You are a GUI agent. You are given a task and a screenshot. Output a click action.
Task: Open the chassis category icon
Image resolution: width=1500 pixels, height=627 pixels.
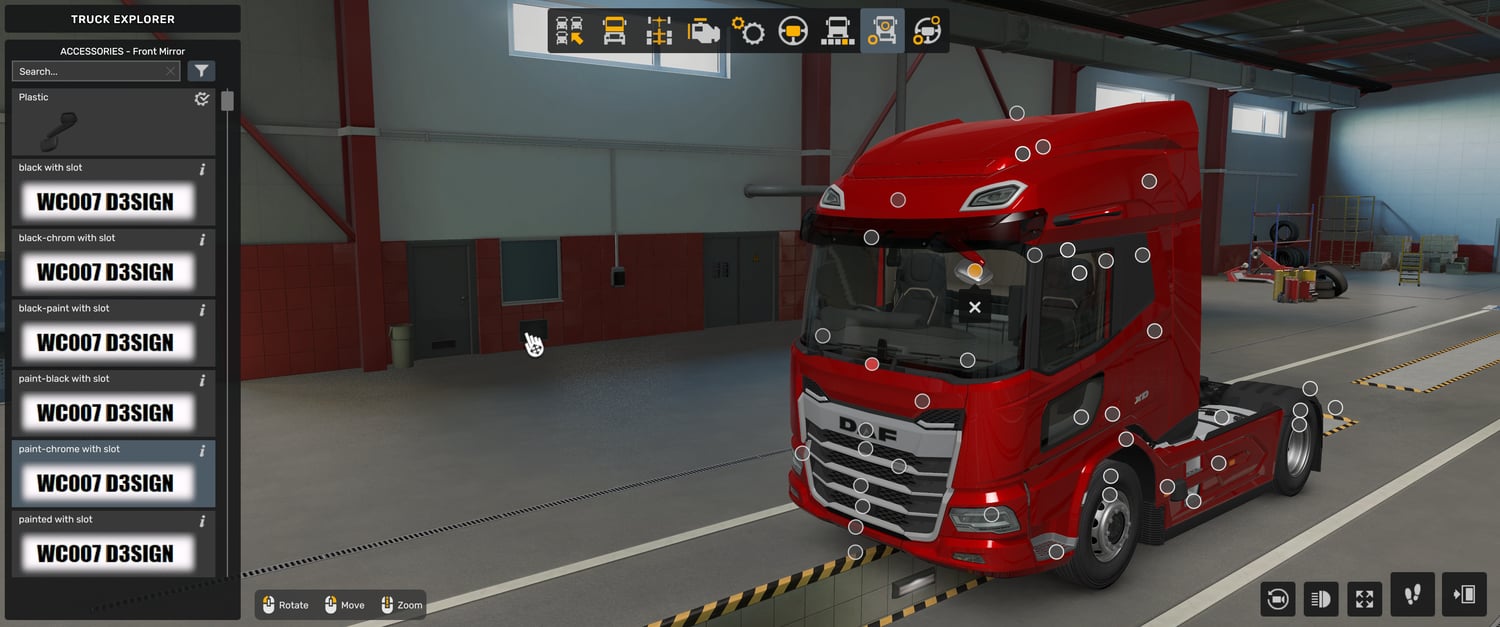[x=659, y=31]
